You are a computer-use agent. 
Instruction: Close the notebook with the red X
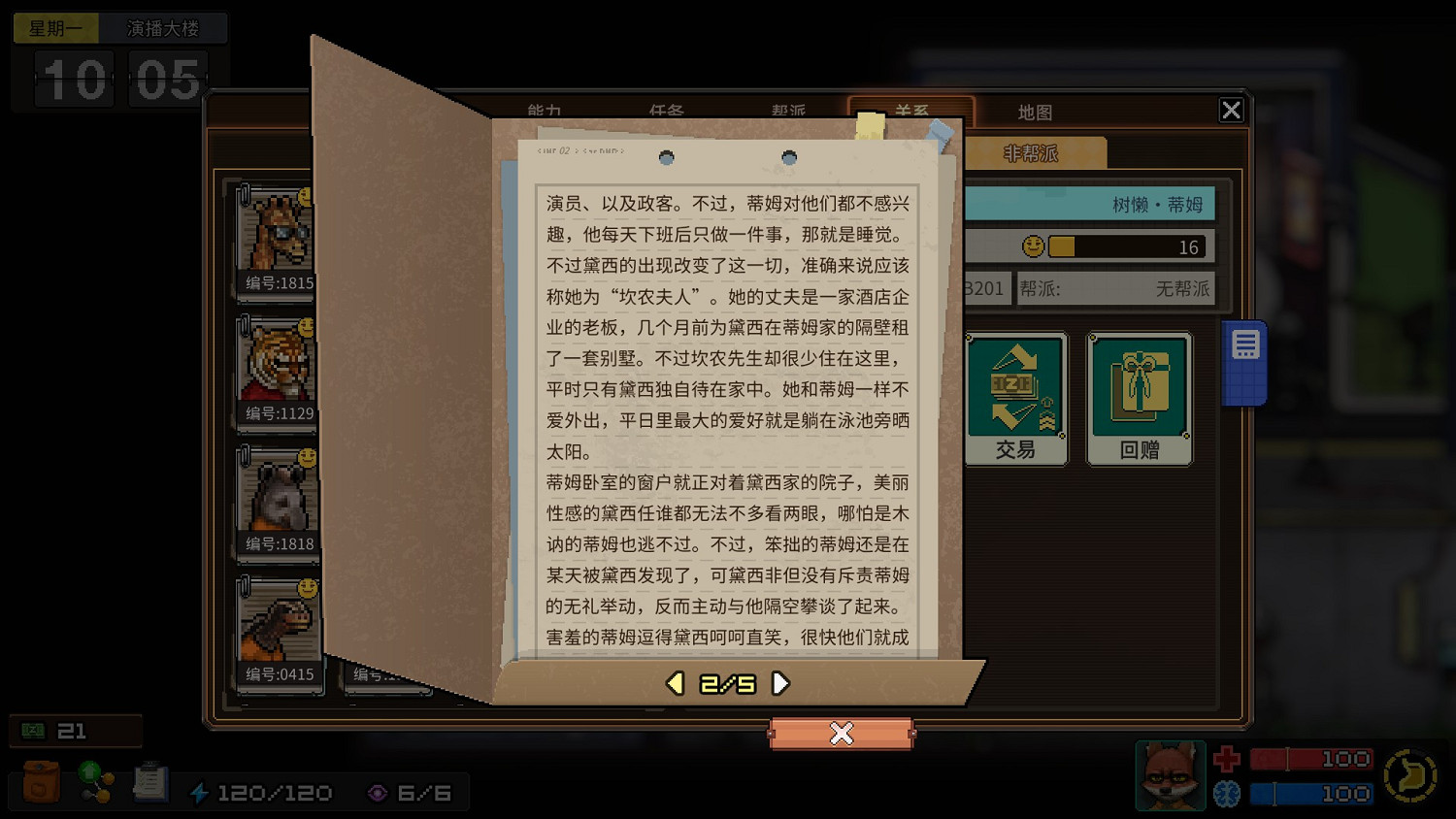[841, 735]
